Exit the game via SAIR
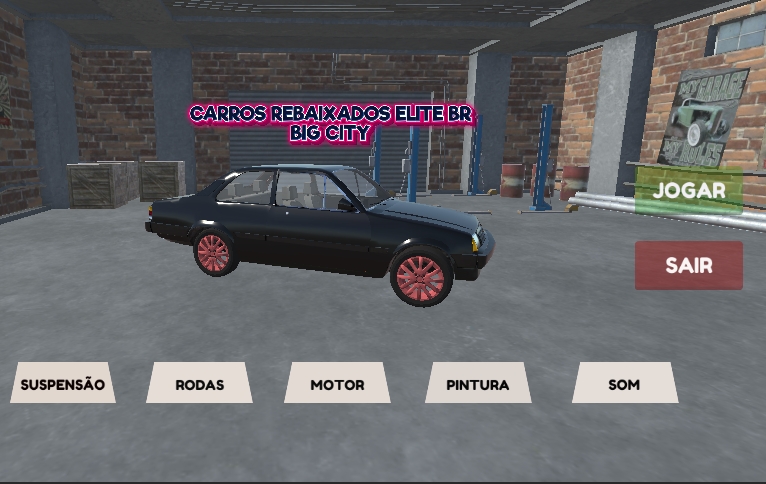Screen dimensions: 766x484 coord(689,266)
